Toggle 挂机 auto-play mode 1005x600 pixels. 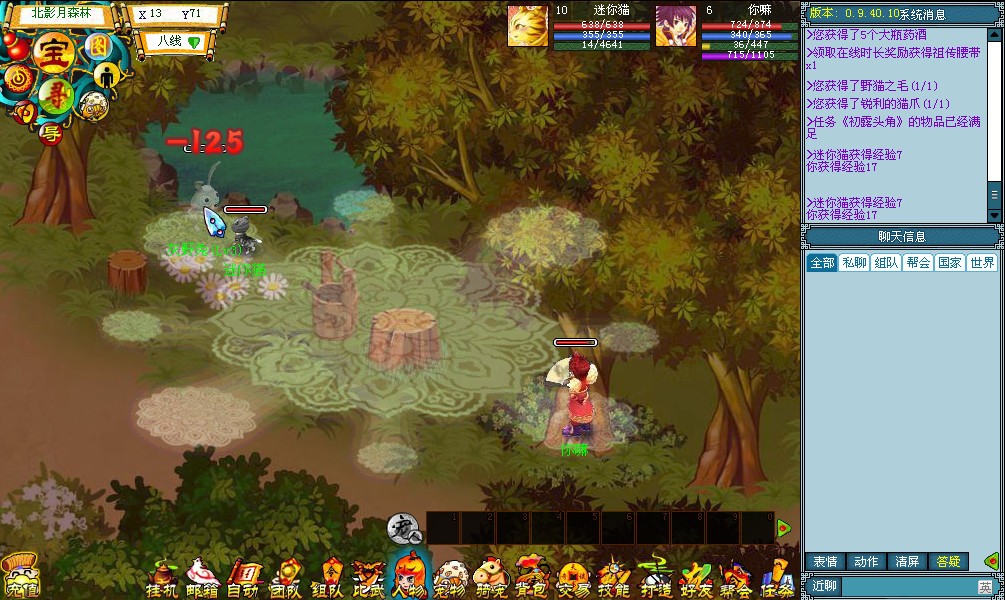point(162,578)
